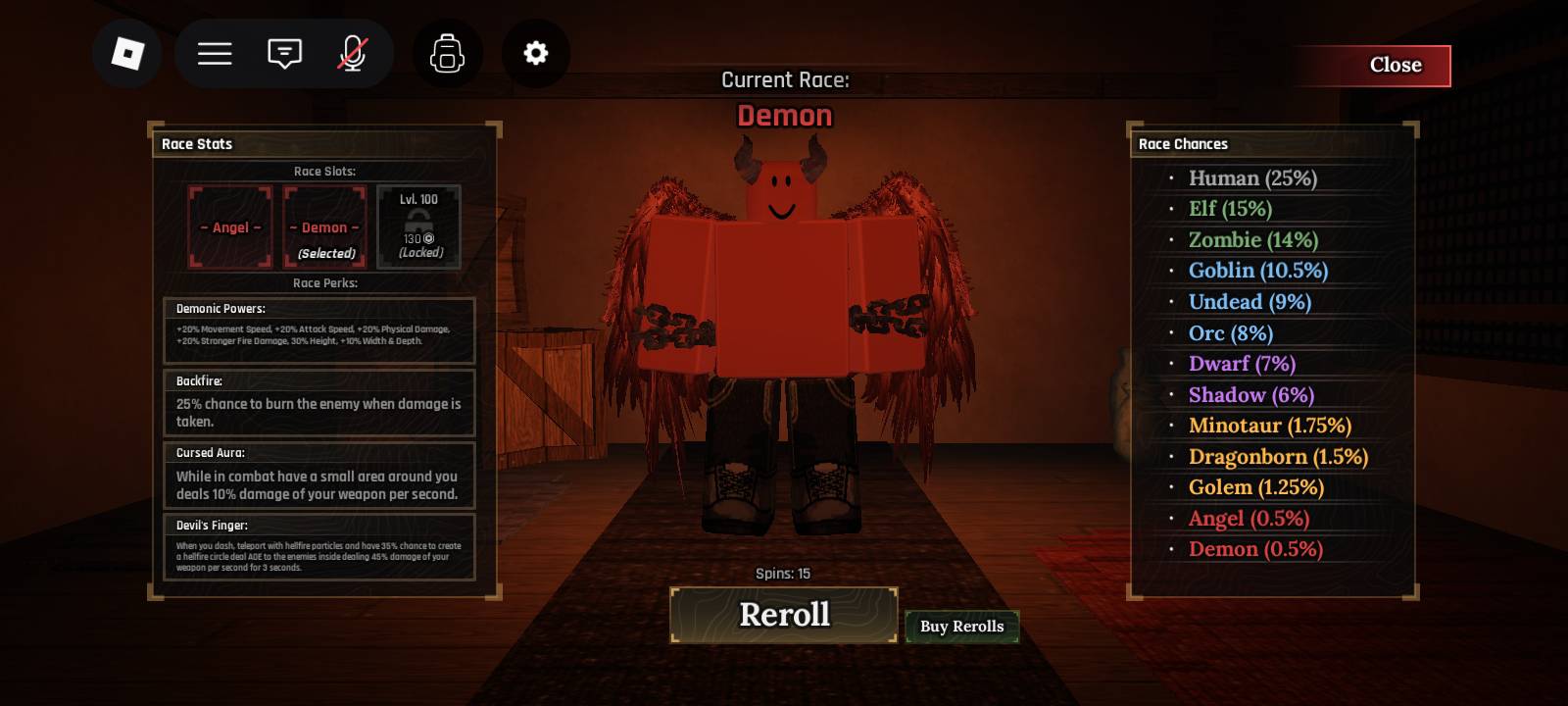Select the Demon race slot
Viewport: 1568px width, 706px height.
pyautogui.click(x=323, y=227)
